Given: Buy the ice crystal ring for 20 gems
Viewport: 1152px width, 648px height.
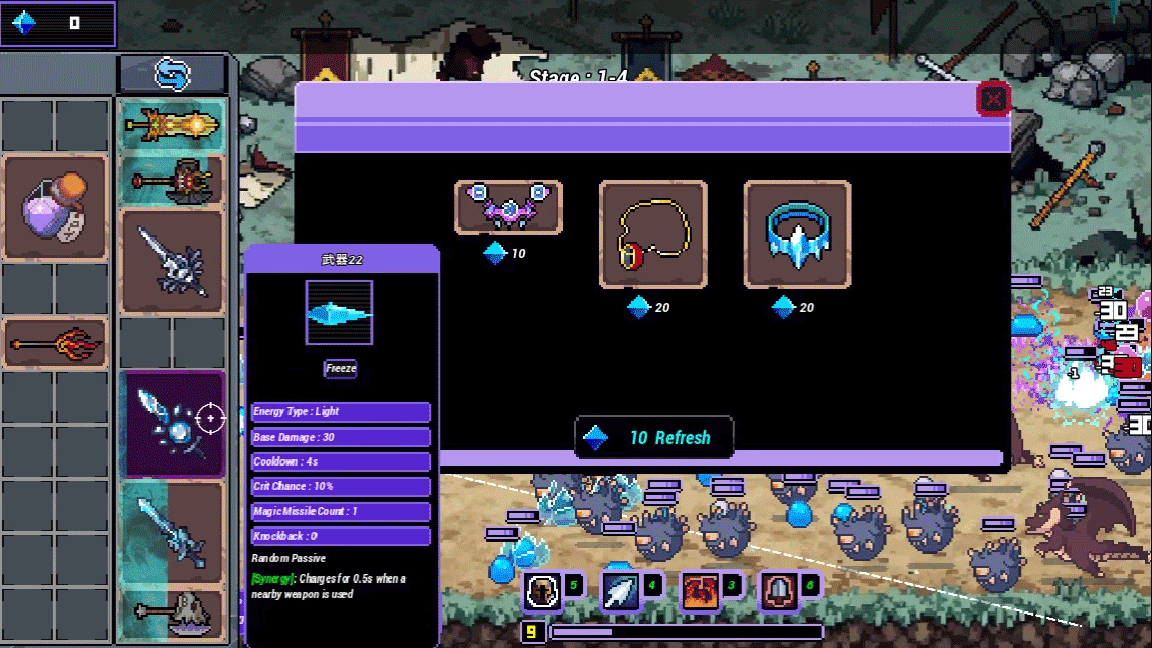Looking at the screenshot, I should coord(797,234).
